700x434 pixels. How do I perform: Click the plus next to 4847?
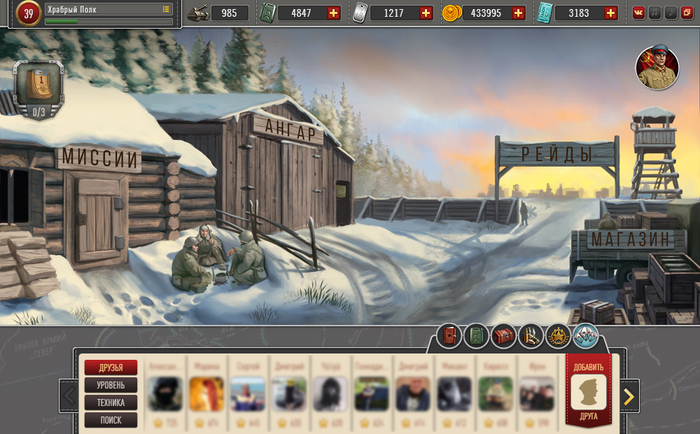coord(333,13)
